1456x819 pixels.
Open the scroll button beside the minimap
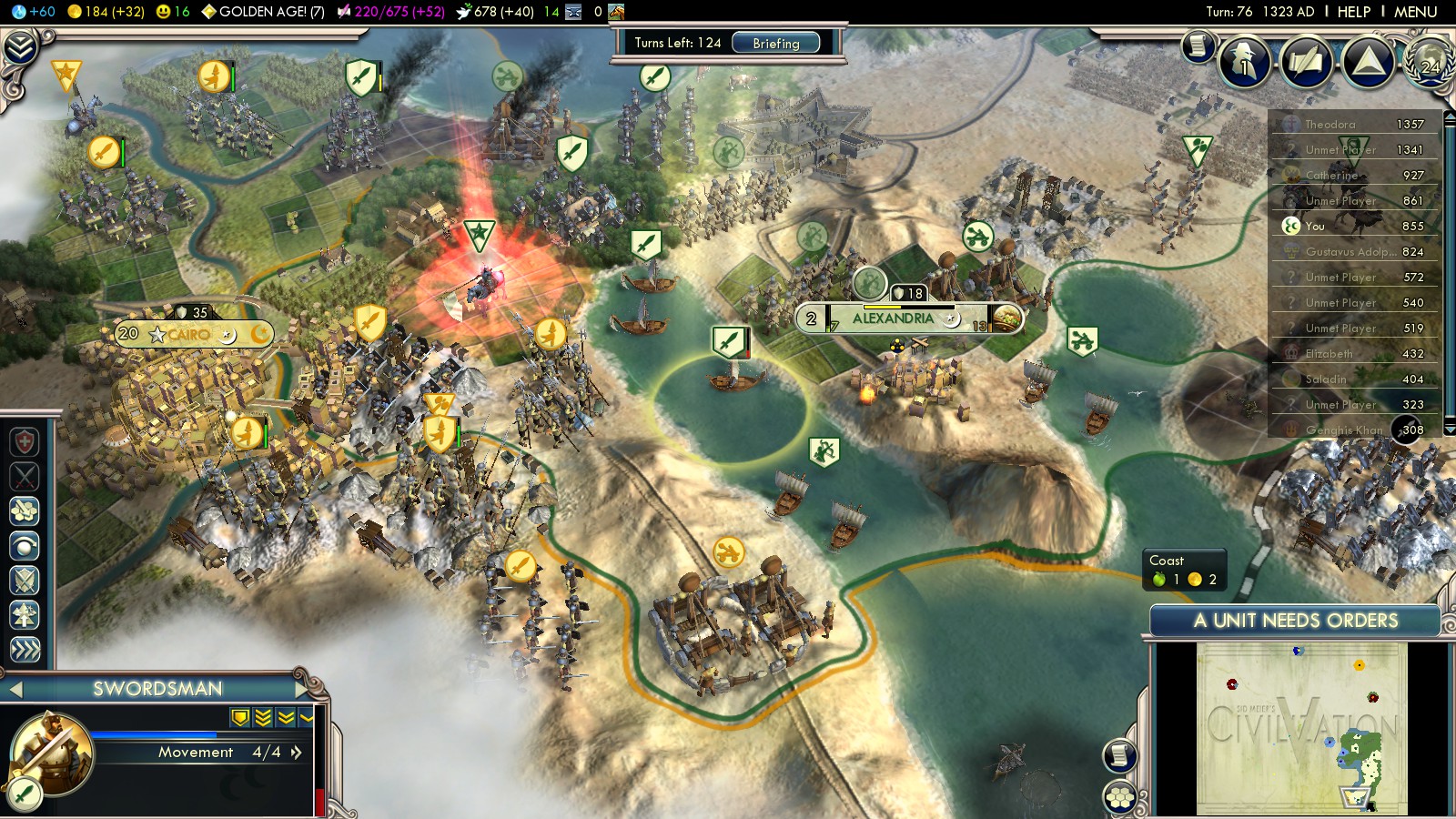tap(1120, 755)
